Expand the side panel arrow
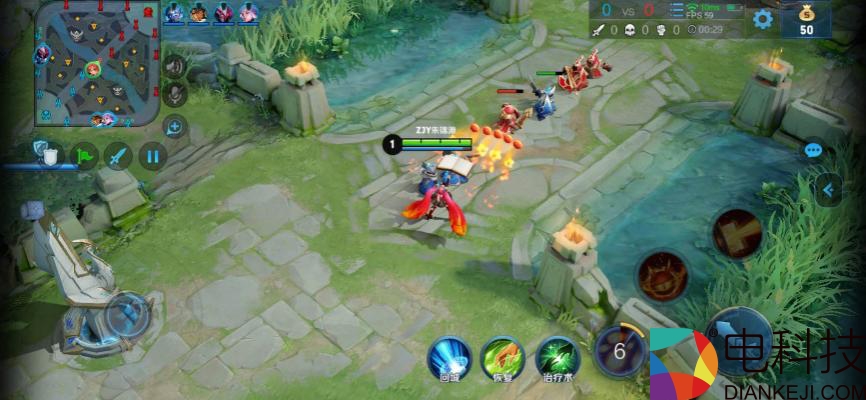The image size is (866, 400). pos(827,188)
